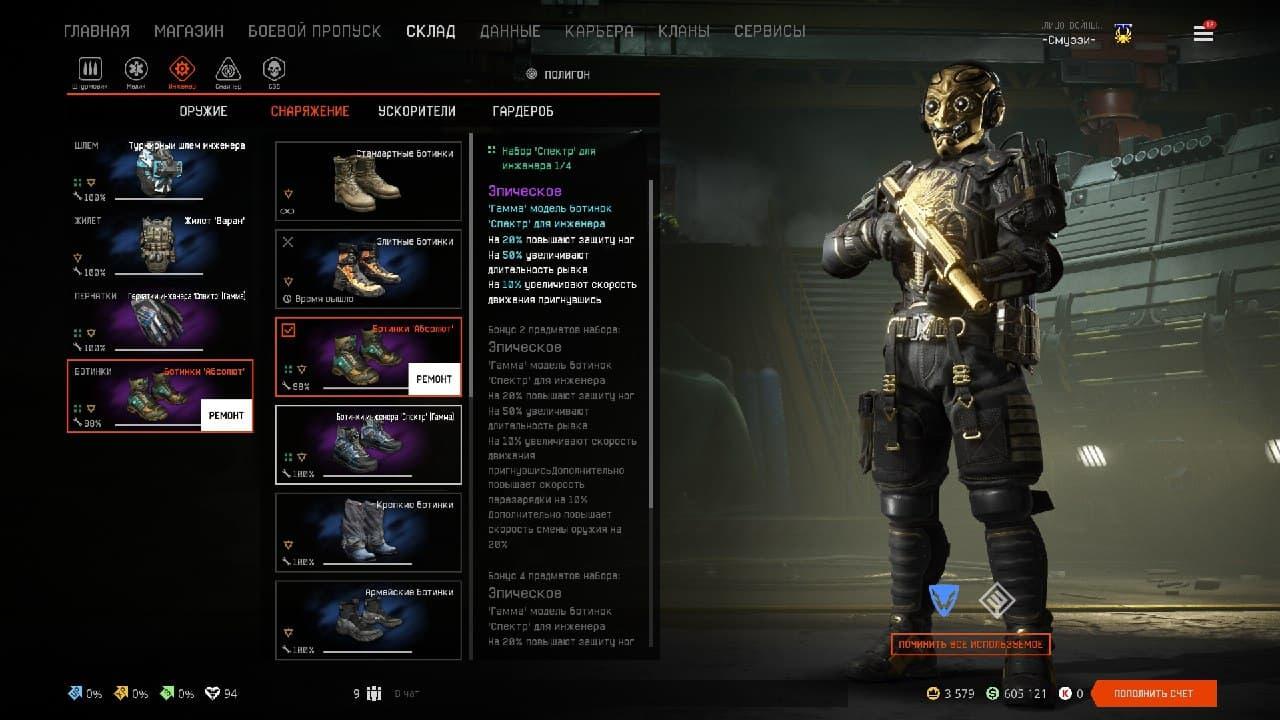
Task: Switch to the ОРУЖИЕ tab
Action: [x=204, y=111]
